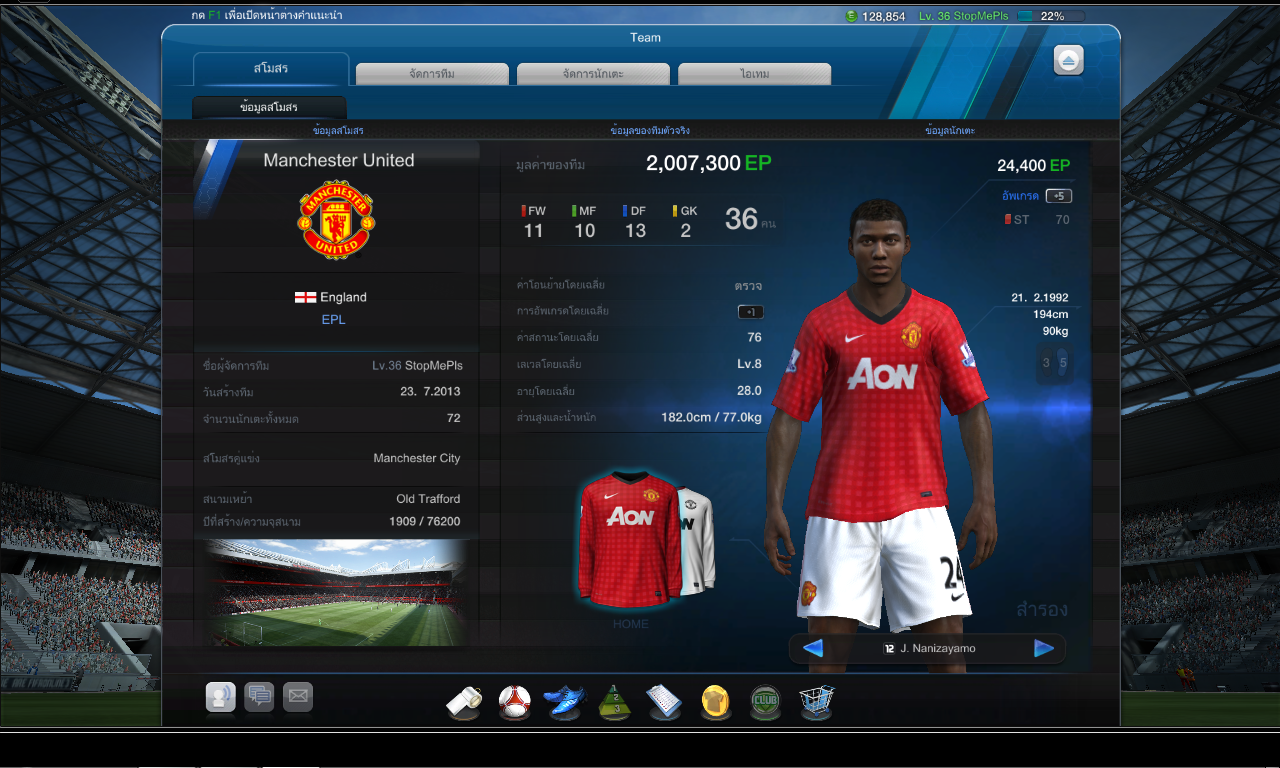1280x768 pixels.
Task: Select the ข้อมูลสโมสร club info sub-tab
Action: pyautogui.click(x=269, y=107)
